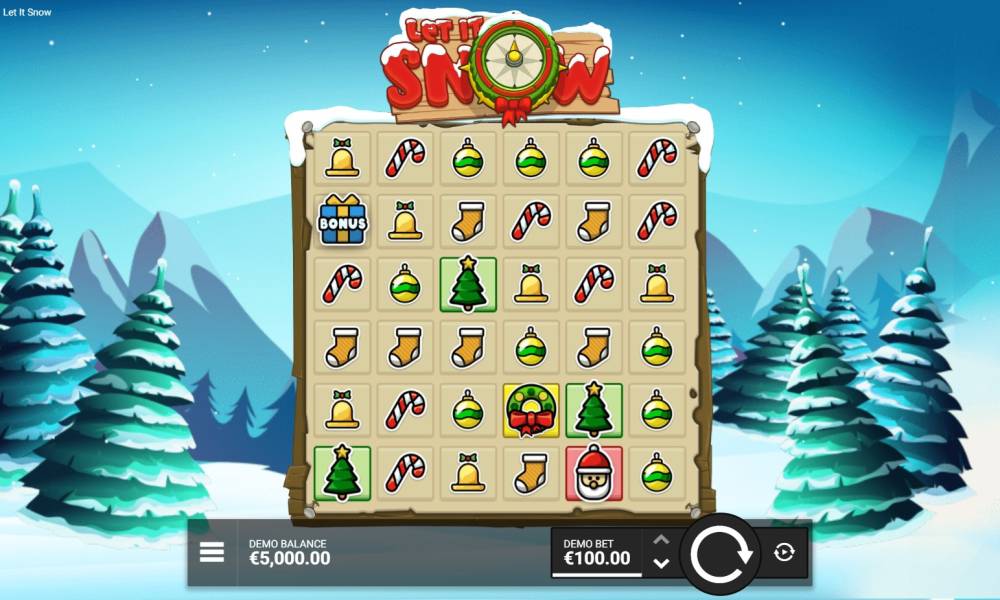Increase the bet with the up arrow
1000x600 pixels.
661,540
